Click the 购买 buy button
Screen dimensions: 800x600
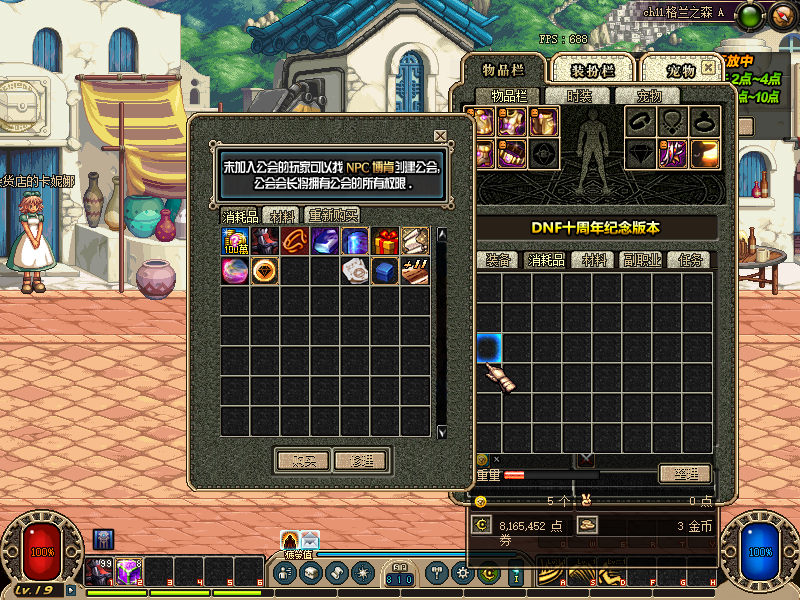(304, 461)
